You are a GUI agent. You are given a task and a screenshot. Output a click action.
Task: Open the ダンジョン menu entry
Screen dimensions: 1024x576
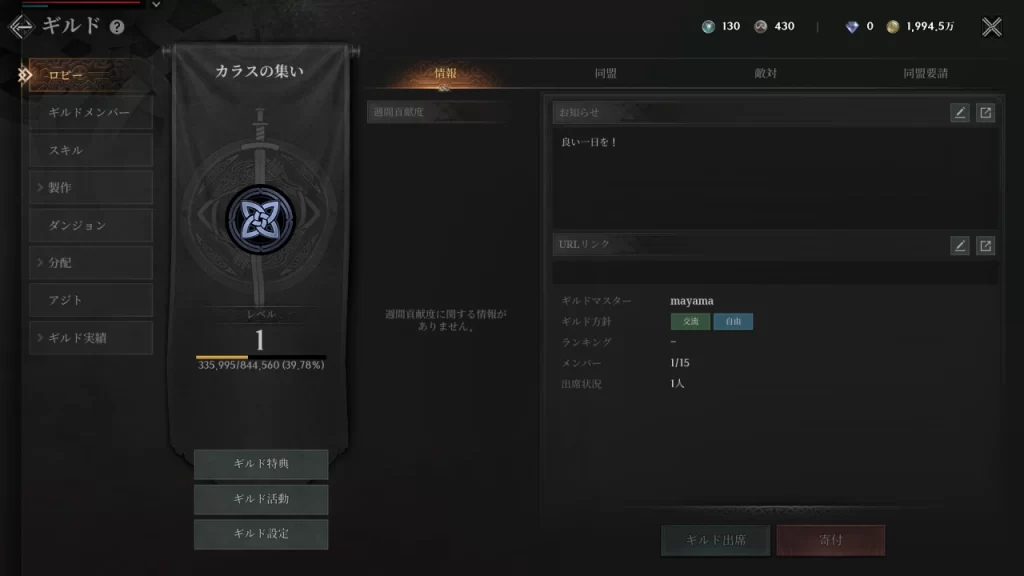[90, 225]
